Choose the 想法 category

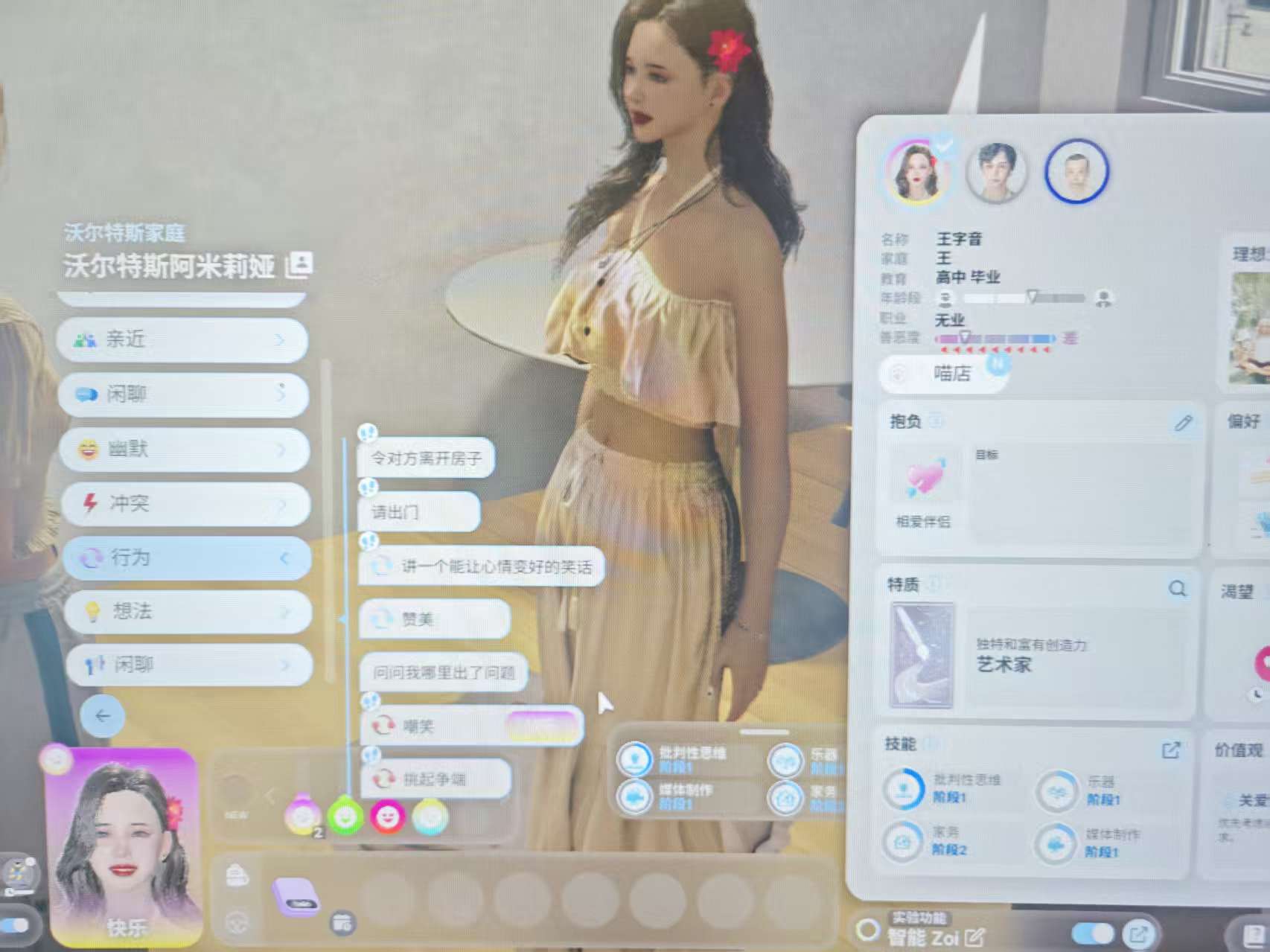point(186,612)
